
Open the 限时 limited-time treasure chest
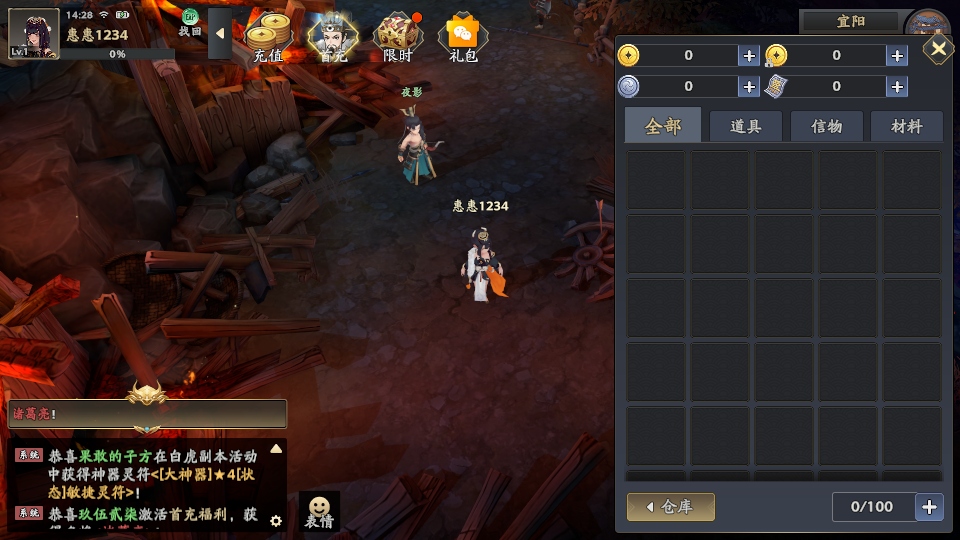398,38
